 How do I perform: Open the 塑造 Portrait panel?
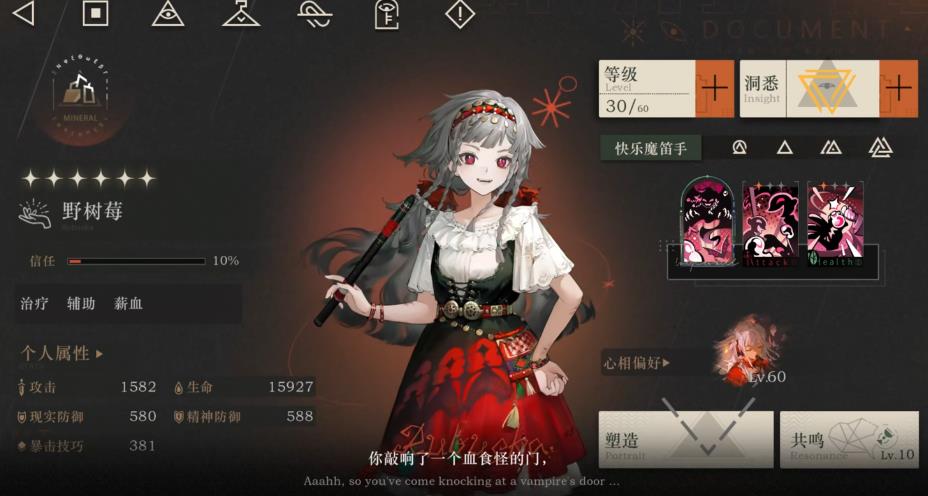(x=686, y=439)
